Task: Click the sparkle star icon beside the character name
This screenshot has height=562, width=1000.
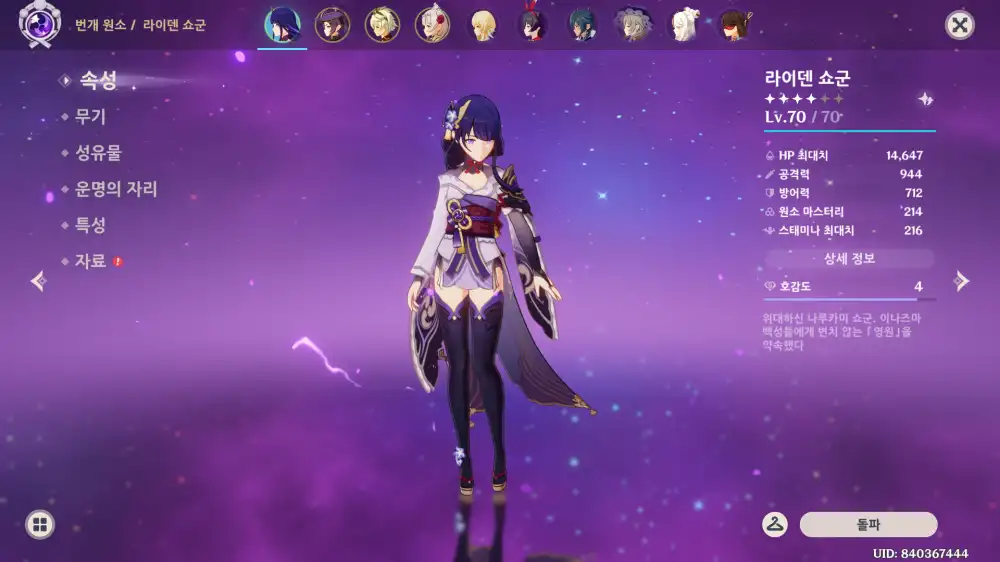Action: (926, 99)
